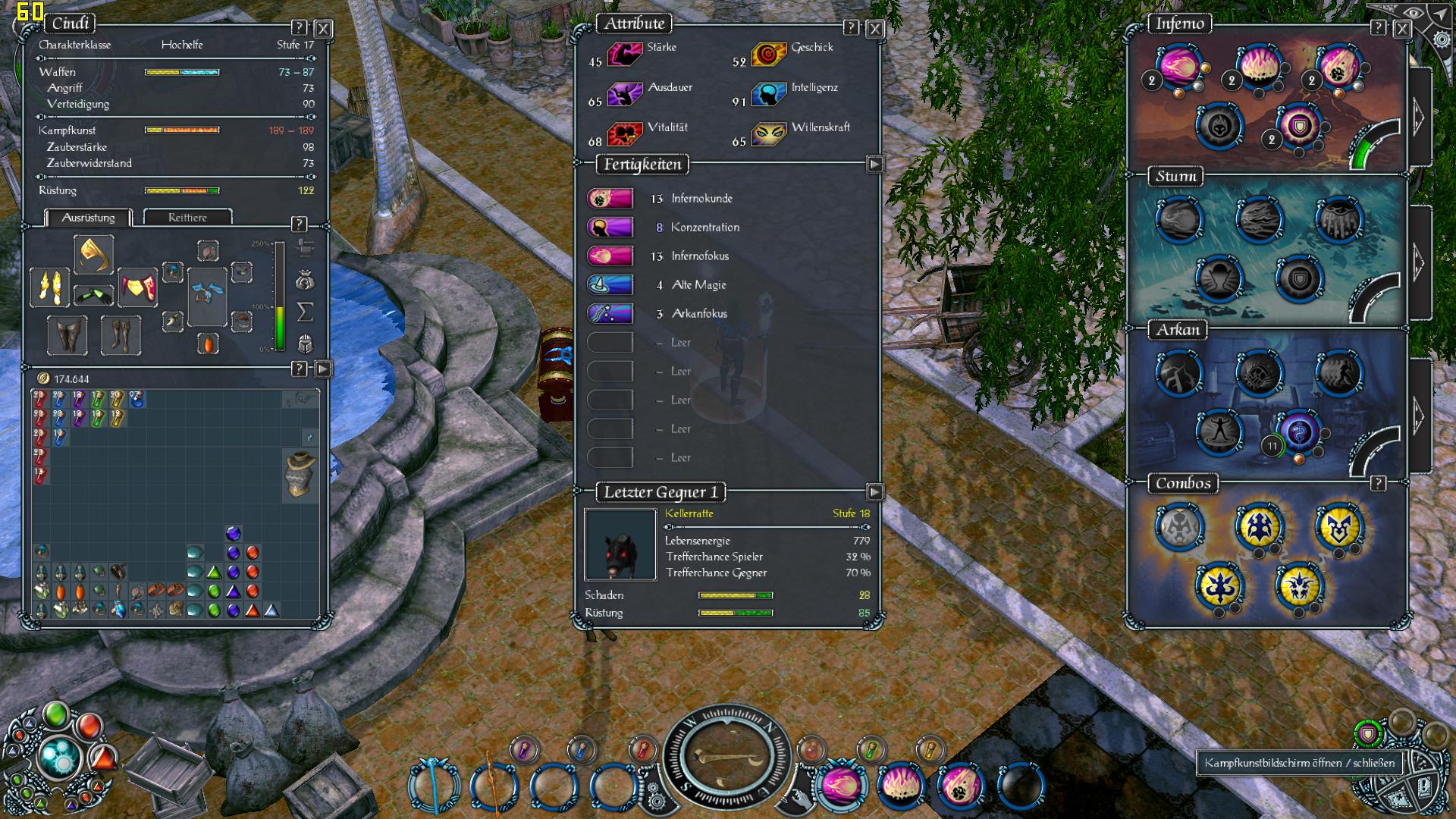1456x819 pixels.
Task: Click the compass minimap
Action: tap(726, 758)
